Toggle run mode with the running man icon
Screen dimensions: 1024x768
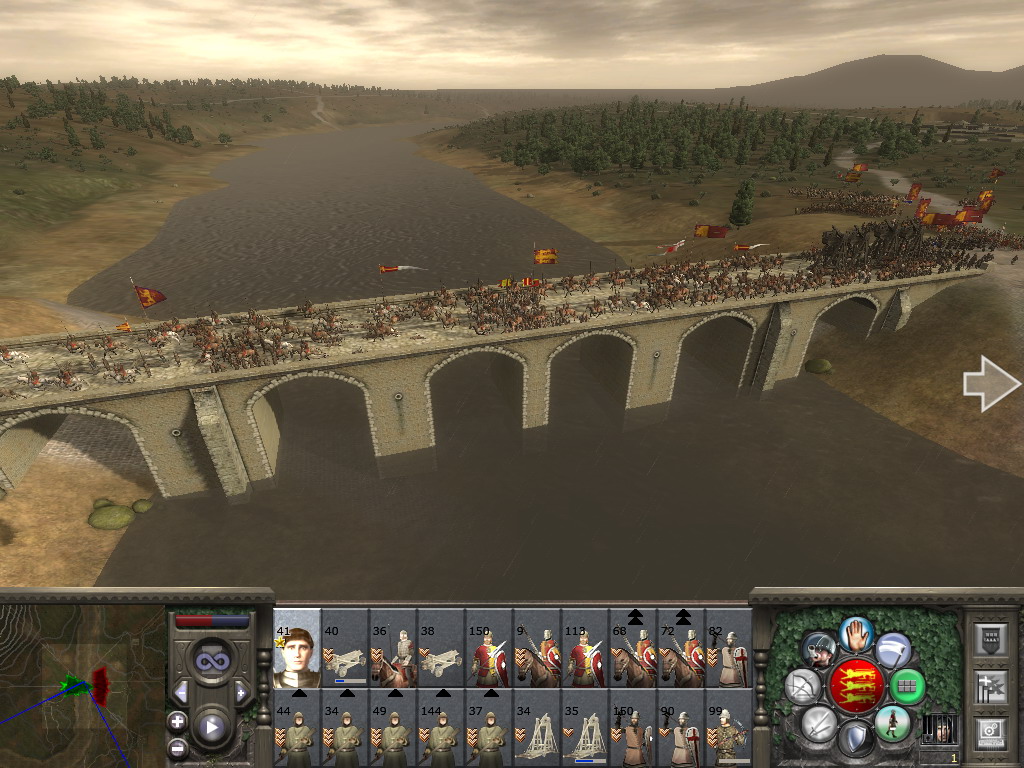click(x=892, y=723)
